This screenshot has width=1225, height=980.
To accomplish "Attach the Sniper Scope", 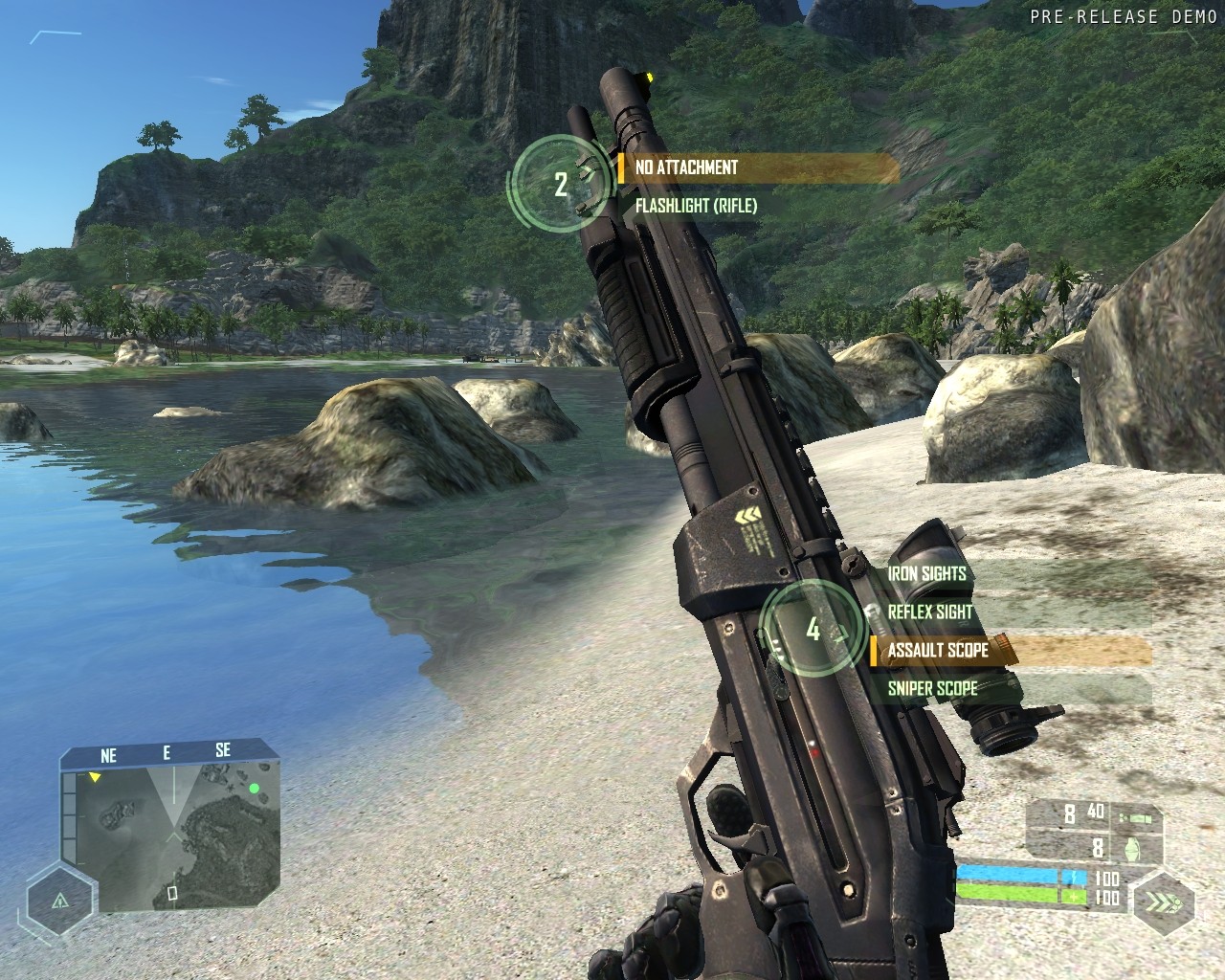I will 932,689.
